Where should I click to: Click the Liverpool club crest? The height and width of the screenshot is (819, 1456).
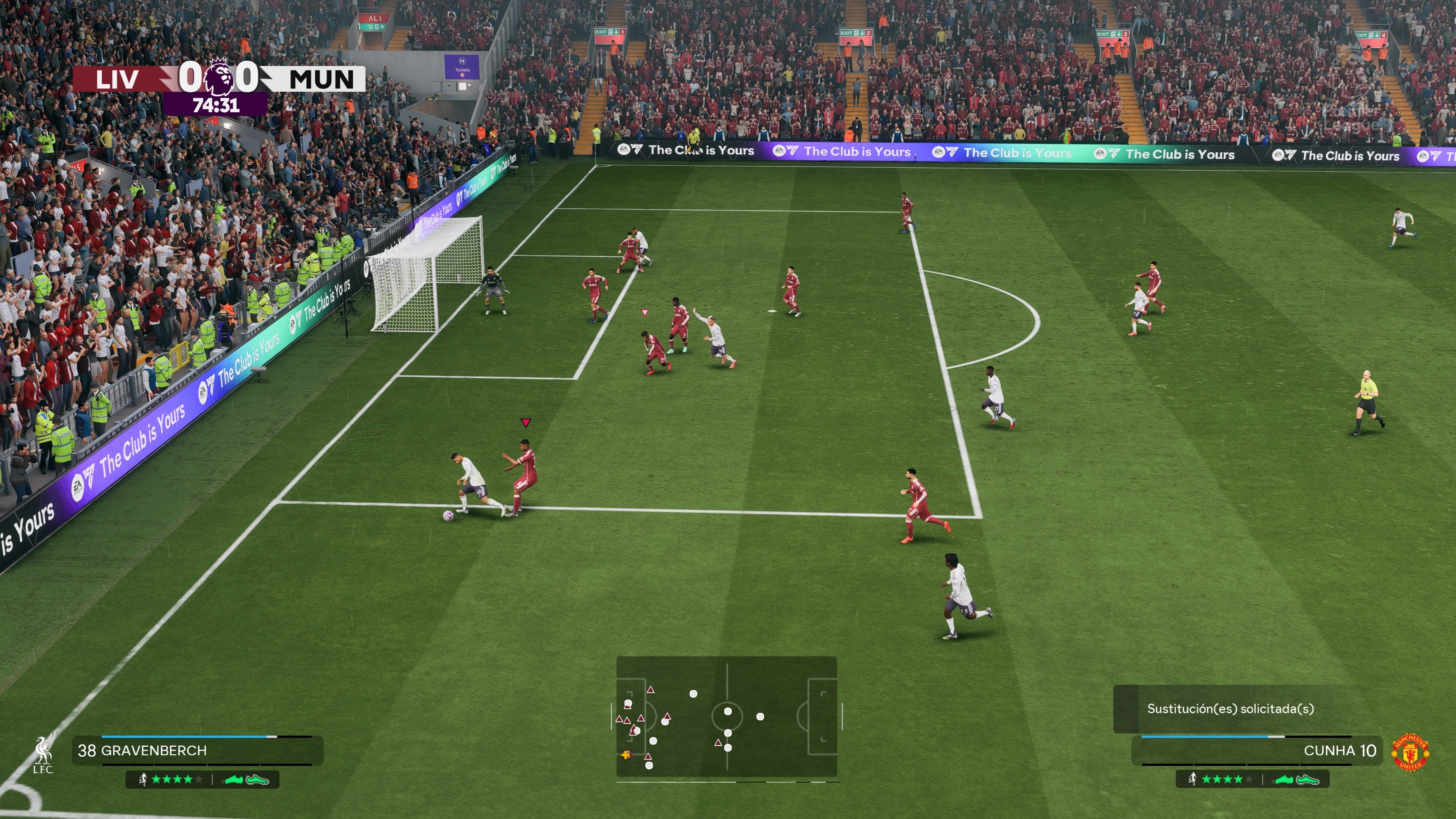click(x=44, y=753)
